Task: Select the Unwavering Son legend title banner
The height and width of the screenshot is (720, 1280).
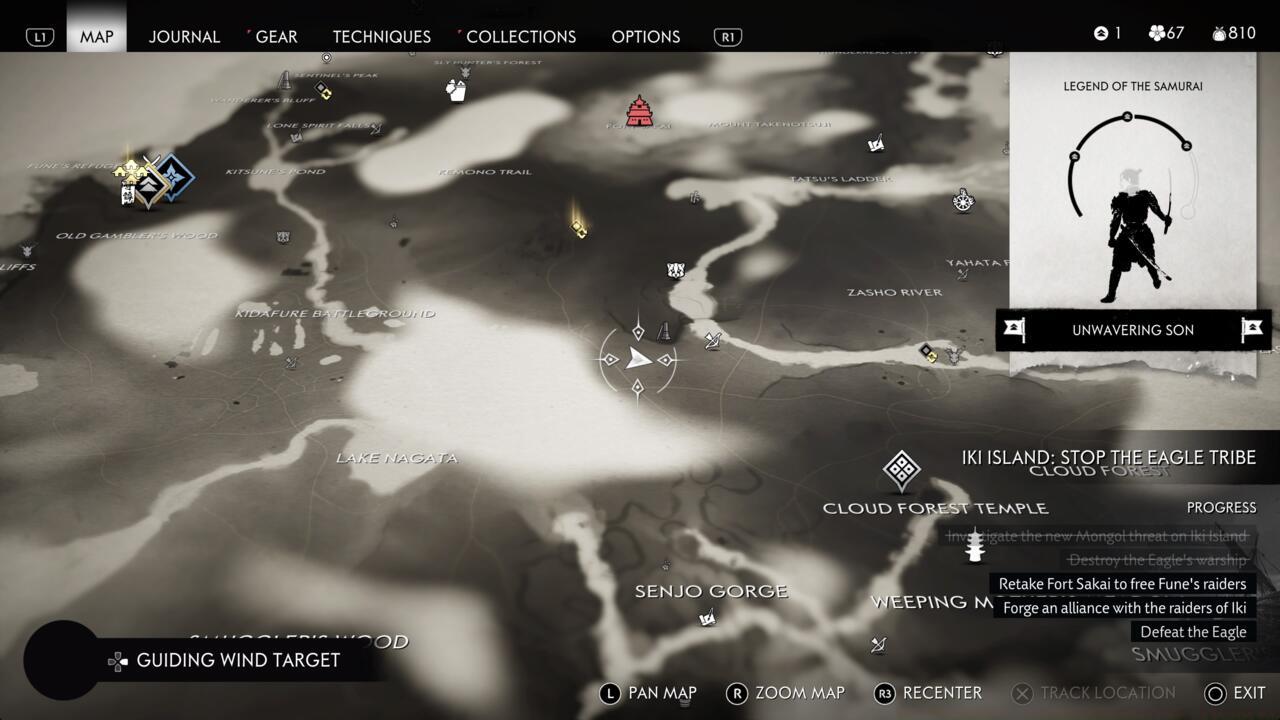Action: 1133,330
